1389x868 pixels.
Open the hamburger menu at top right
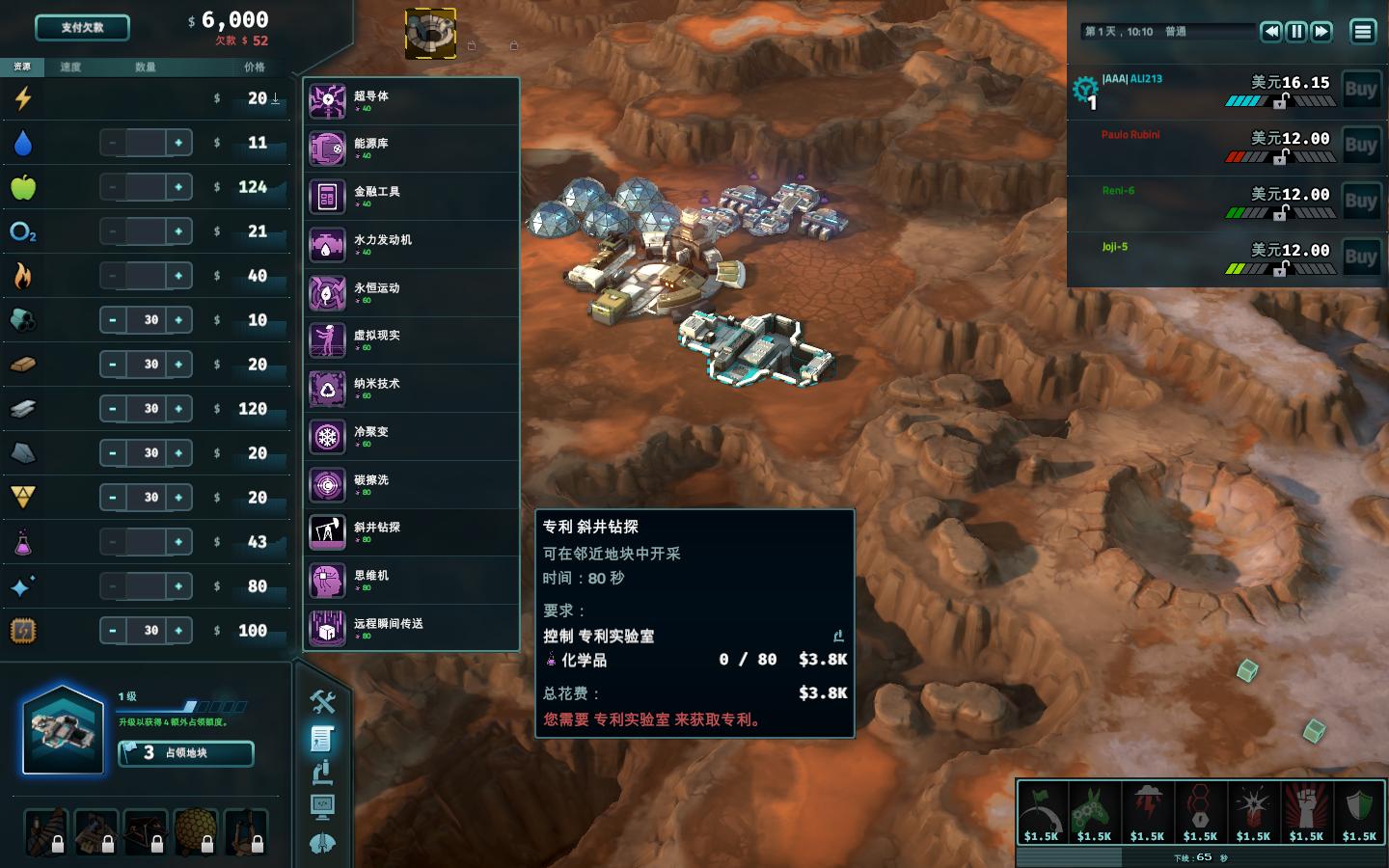pos(1363,32)
